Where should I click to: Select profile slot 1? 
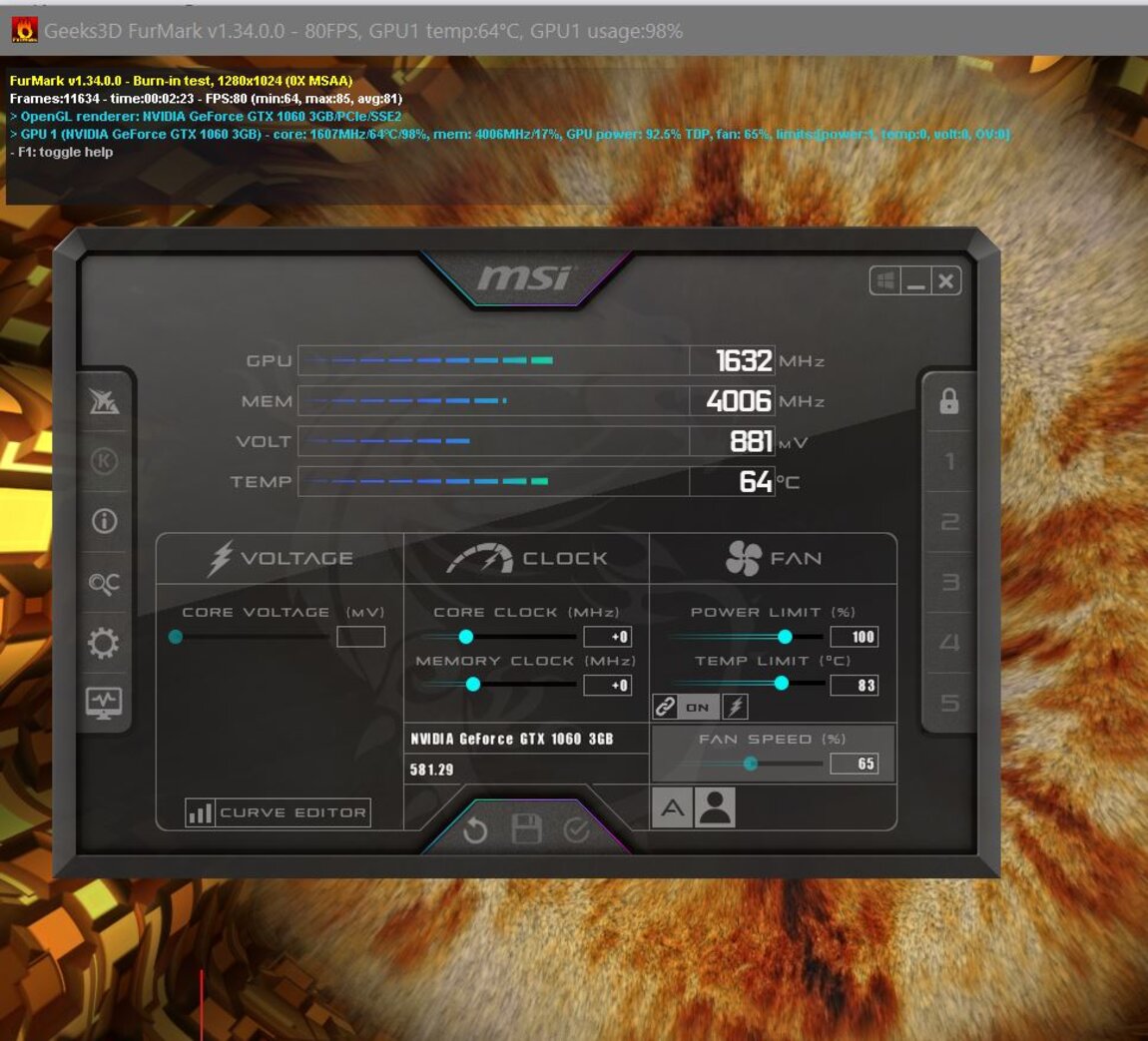click(949, 462)
